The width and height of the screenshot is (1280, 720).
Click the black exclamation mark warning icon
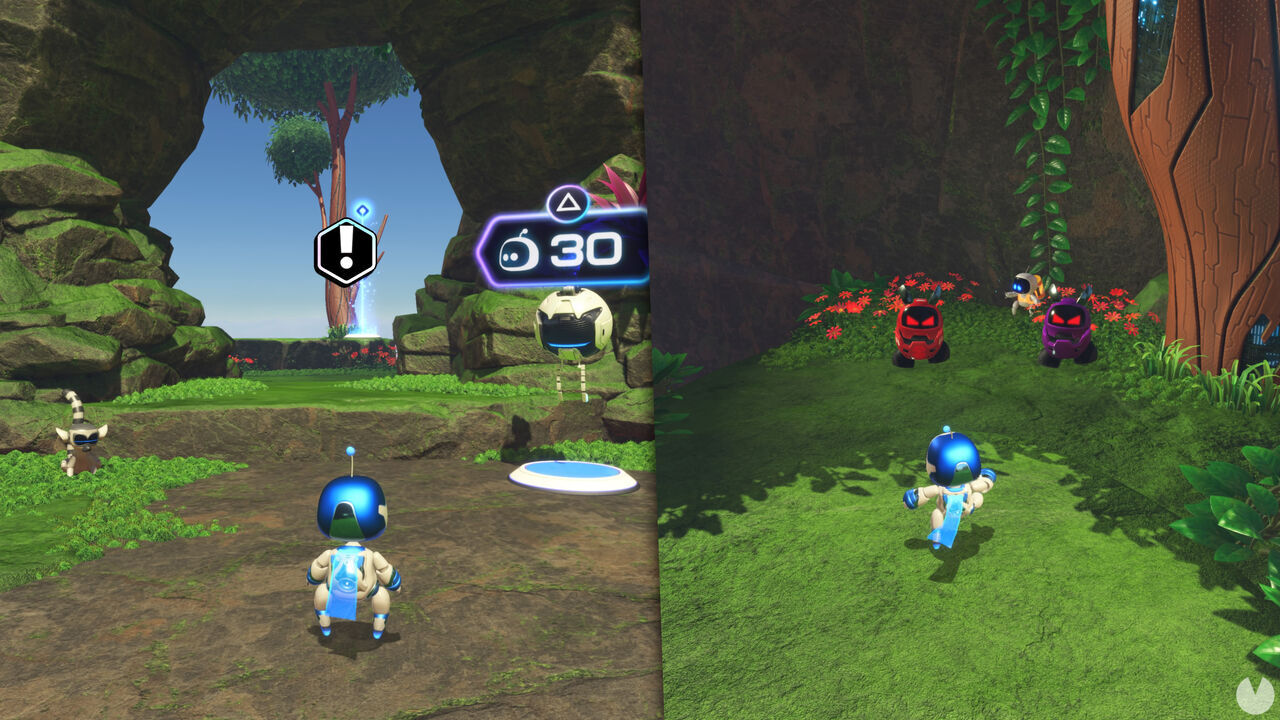pos(345,251)
